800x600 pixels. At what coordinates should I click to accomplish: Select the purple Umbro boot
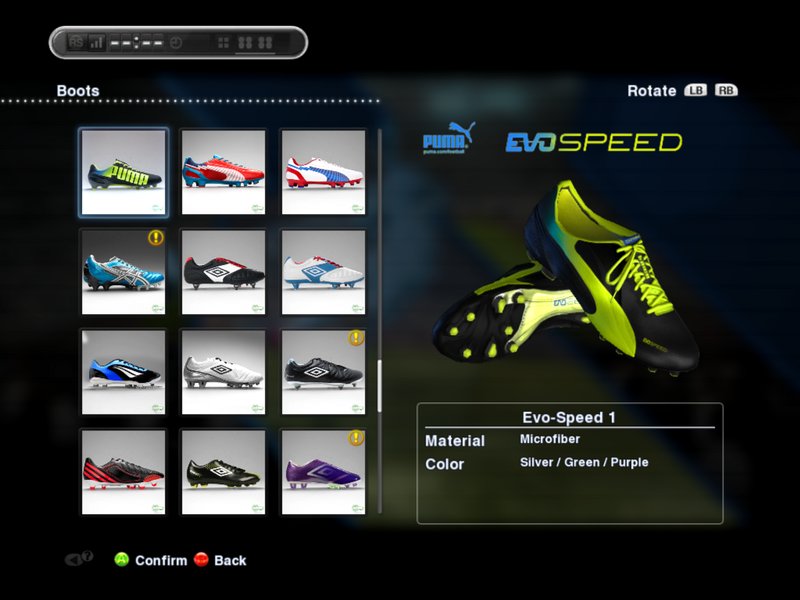pyautogui.click(x=323, y=472)
